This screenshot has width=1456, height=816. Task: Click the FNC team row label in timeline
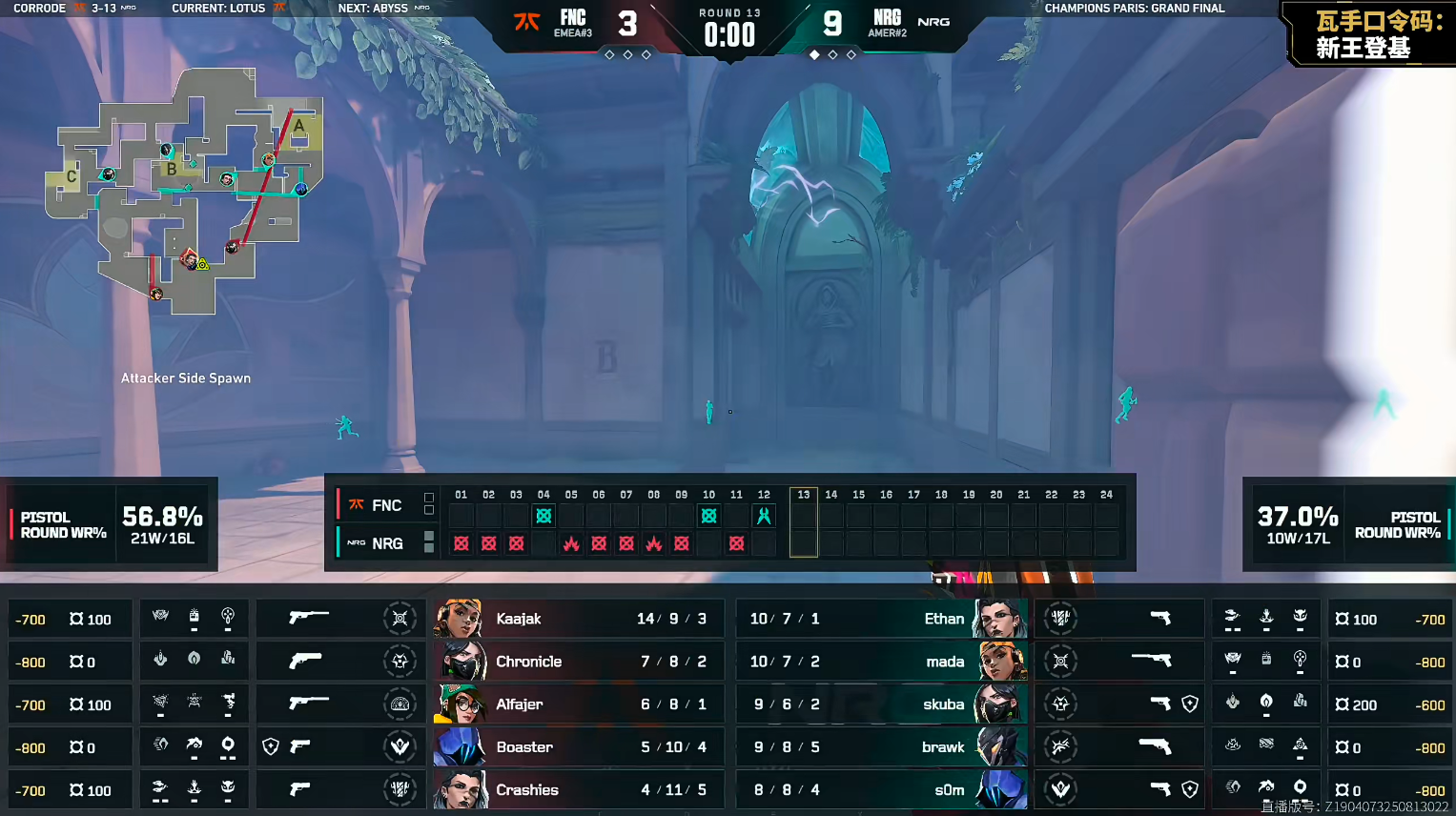click(377, 505)
